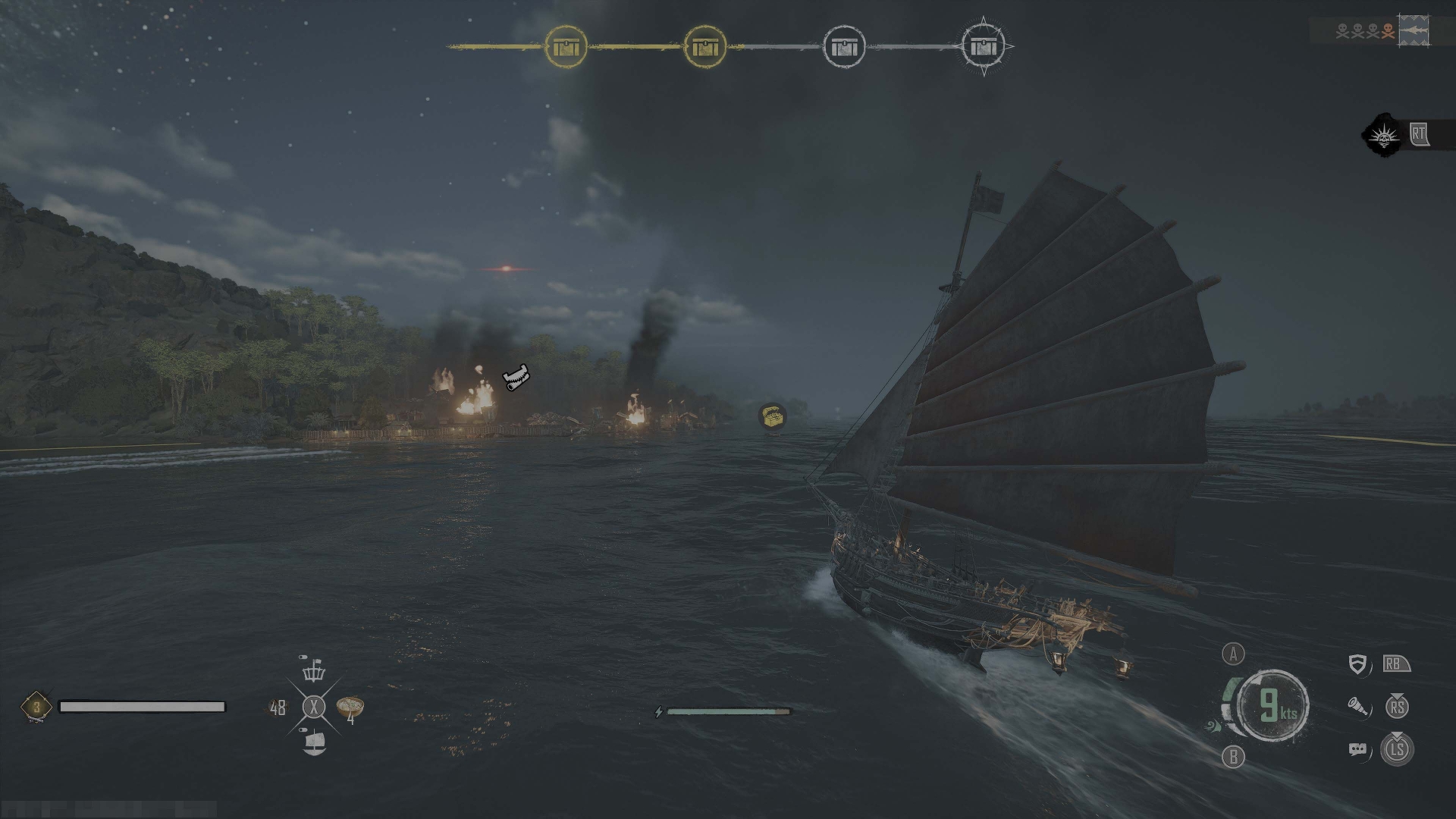Click the orange wanted-level skull
The width and height of the screenshot is (1456, 819).
pos(1388,31)
